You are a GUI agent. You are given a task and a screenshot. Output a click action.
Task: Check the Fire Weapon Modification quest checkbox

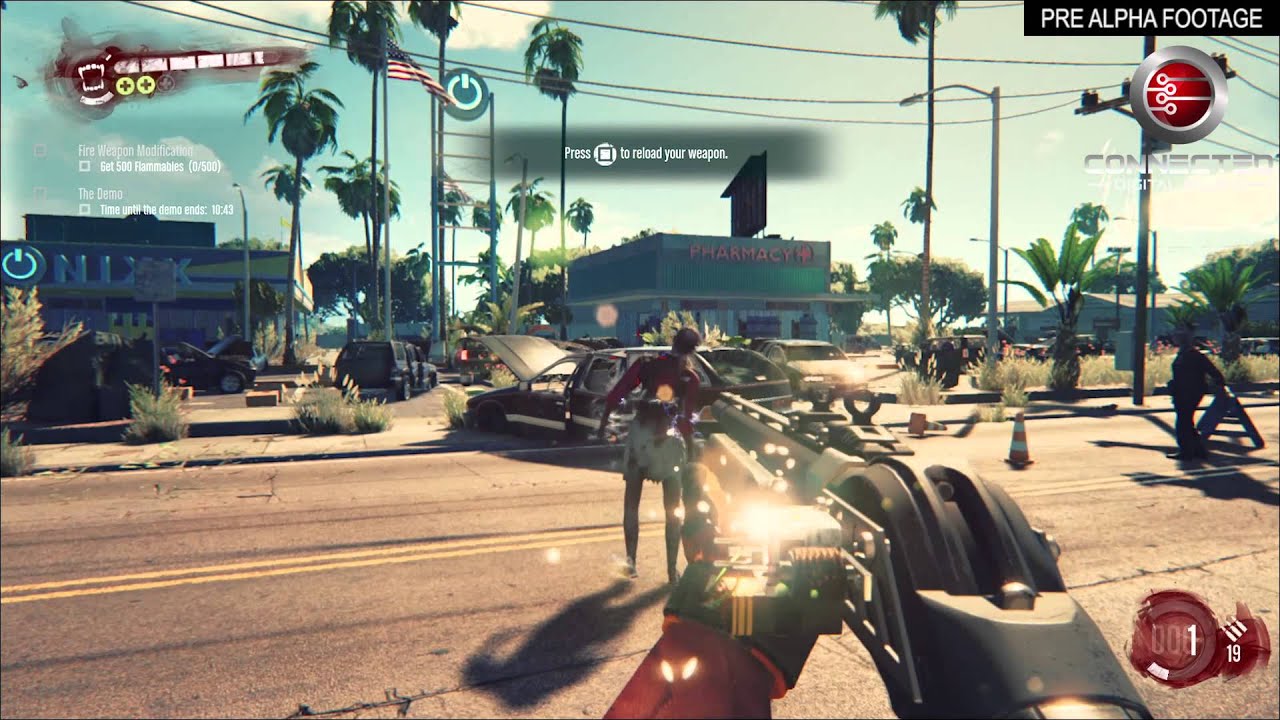[x=40, y=150]
